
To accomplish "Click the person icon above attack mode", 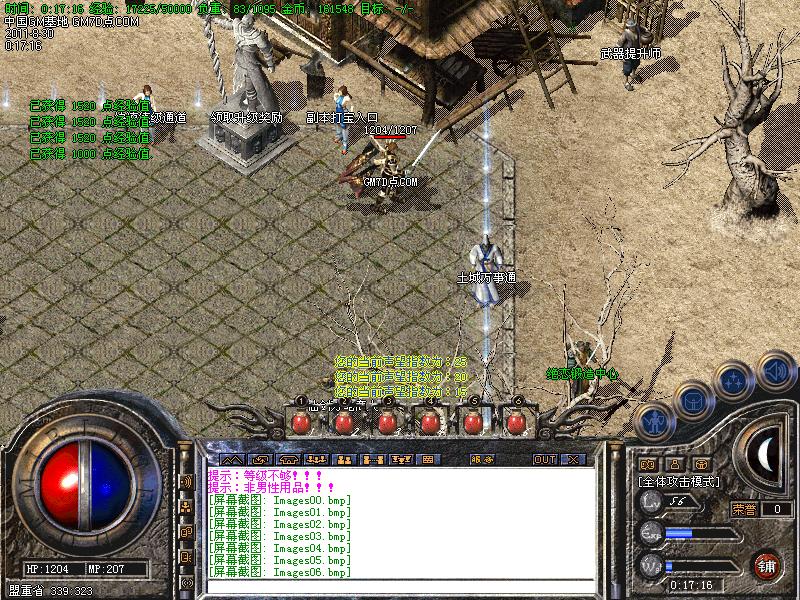I will coord(674,465).
